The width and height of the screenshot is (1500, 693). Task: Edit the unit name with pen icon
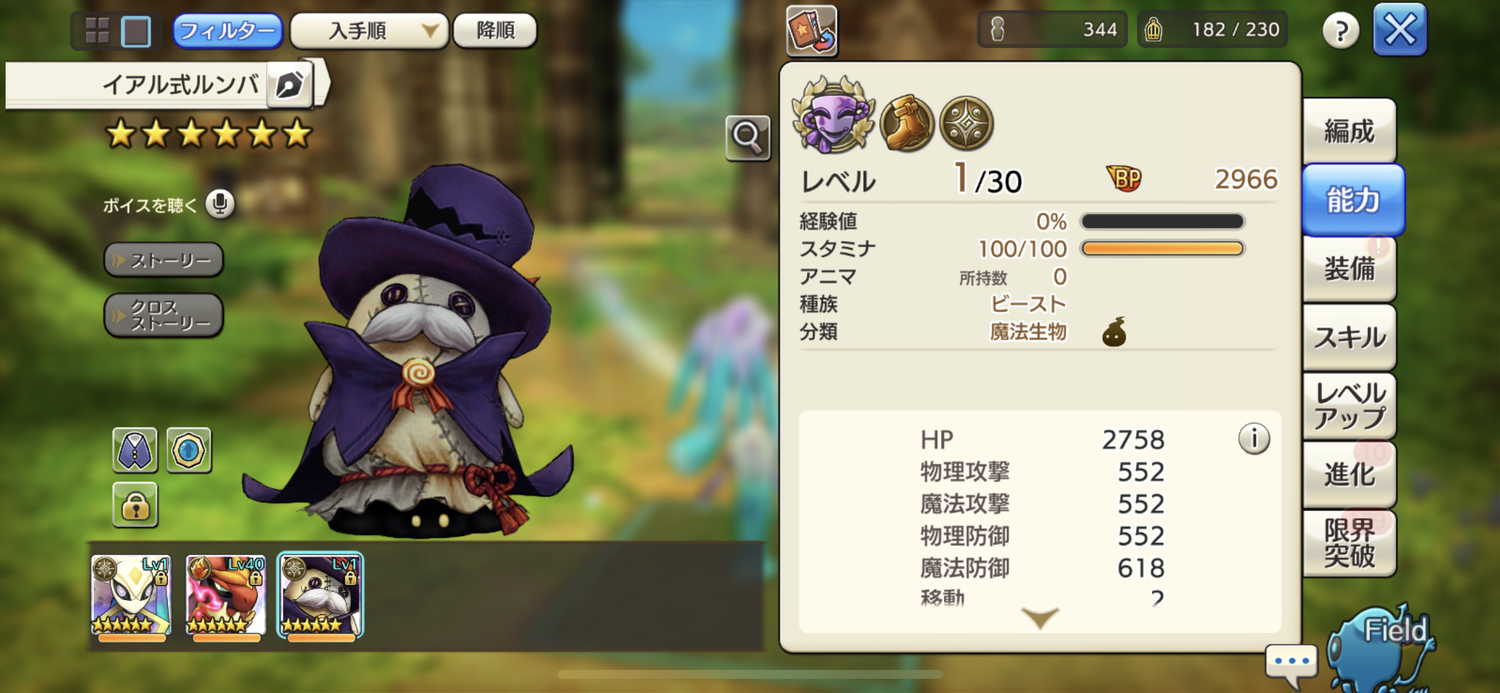pos(290,85)
